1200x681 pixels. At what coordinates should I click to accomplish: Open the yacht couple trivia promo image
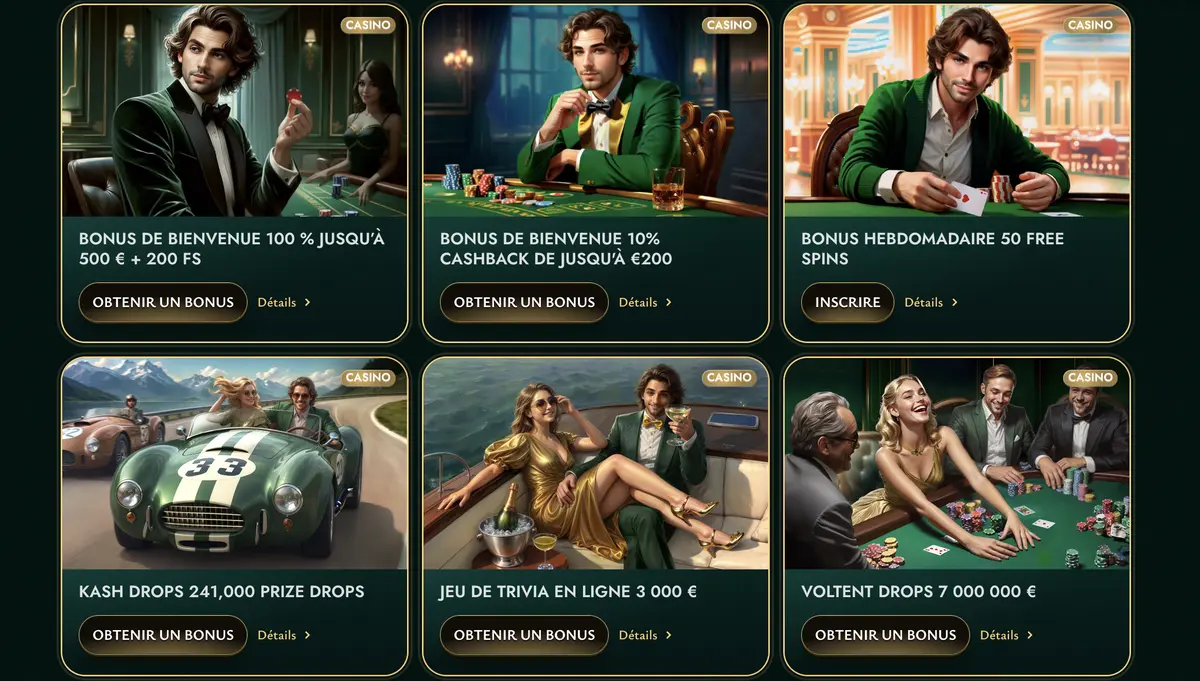pos(595,463)
